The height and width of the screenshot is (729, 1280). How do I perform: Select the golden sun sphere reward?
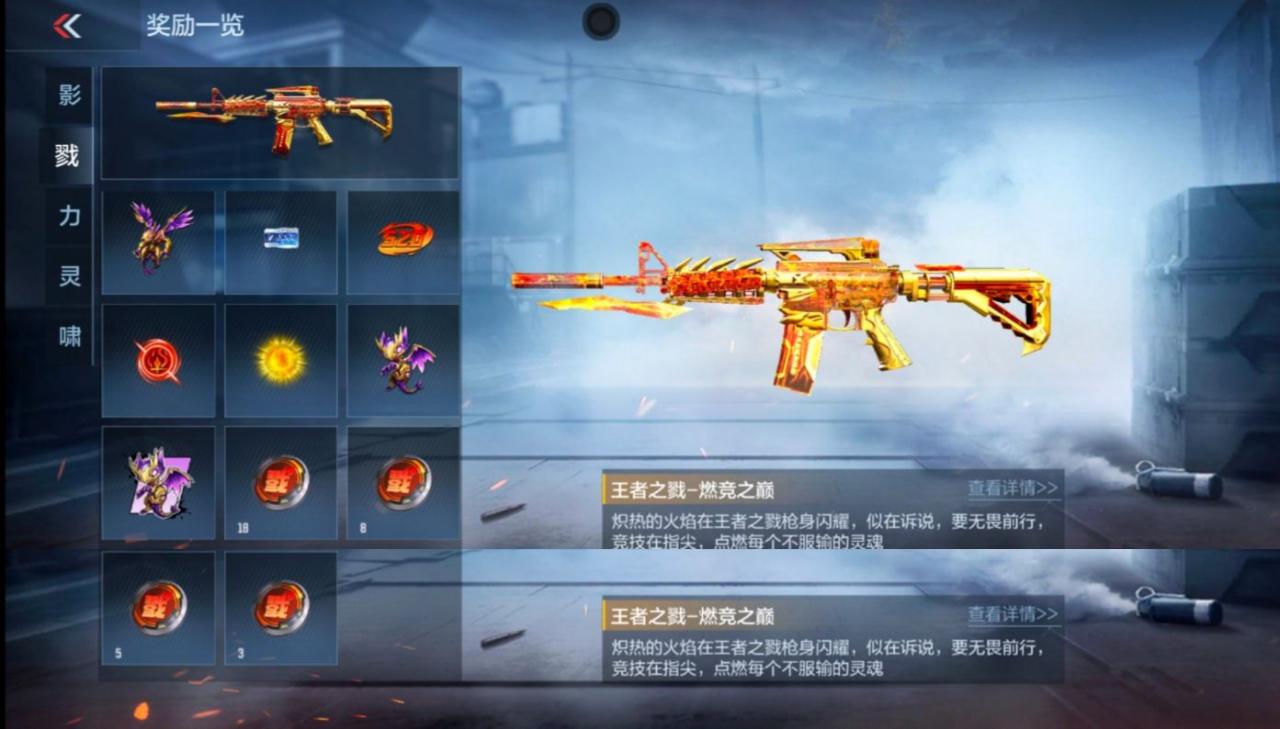[280, 361]
